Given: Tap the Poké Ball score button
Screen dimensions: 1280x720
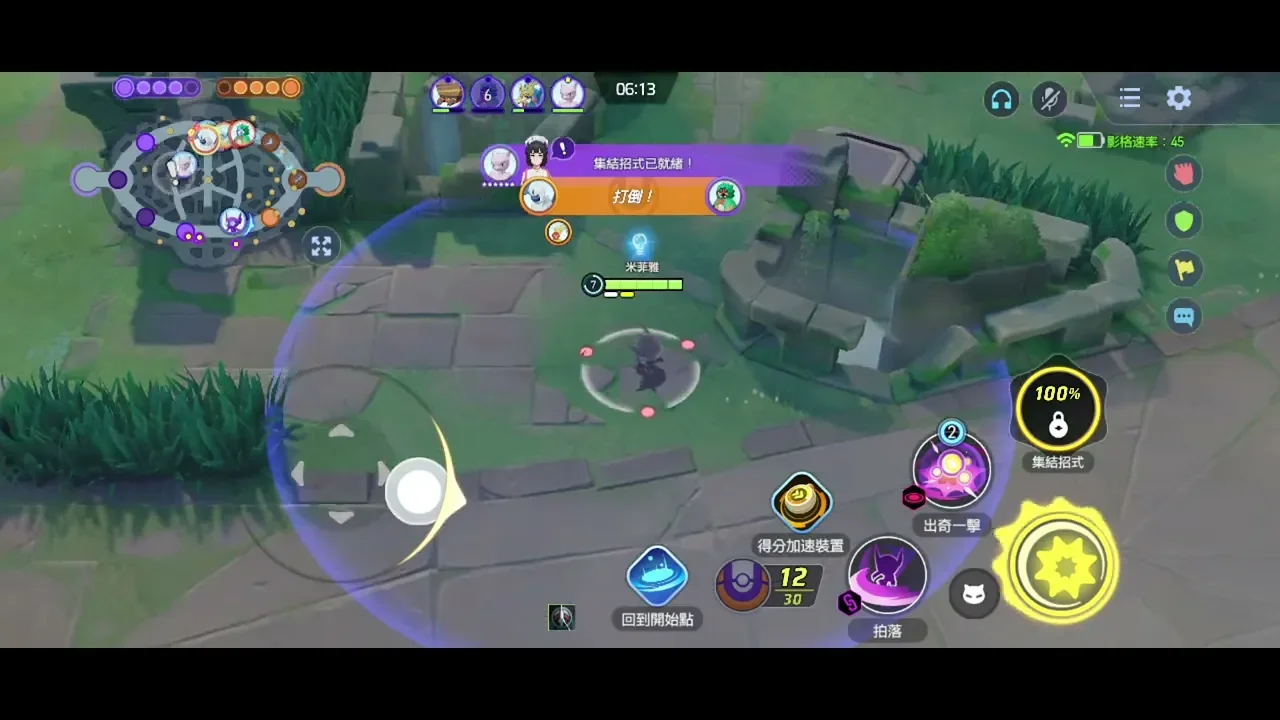Looking at the screenshot, I should 743,584.
